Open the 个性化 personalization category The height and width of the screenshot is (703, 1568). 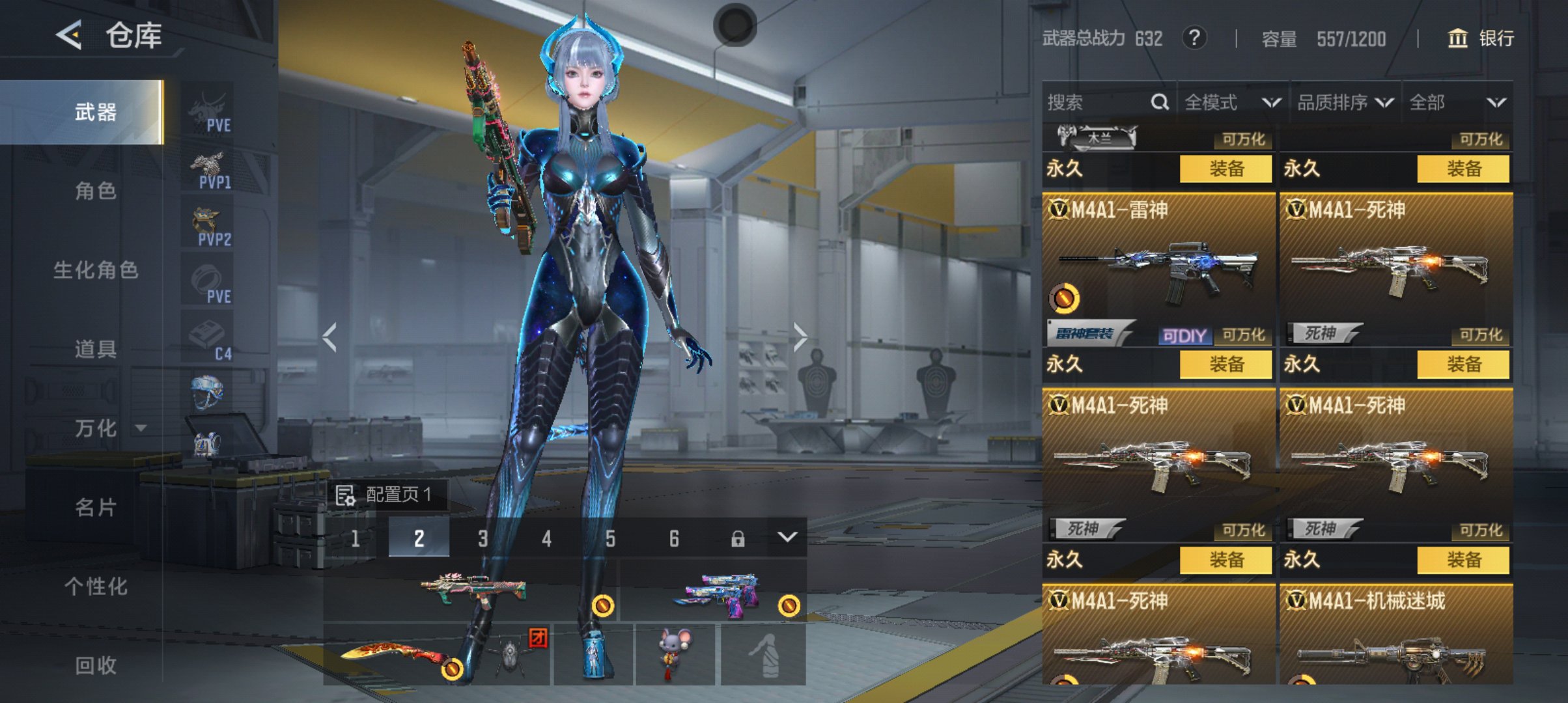pyautogui.click(x=95, y=586)
